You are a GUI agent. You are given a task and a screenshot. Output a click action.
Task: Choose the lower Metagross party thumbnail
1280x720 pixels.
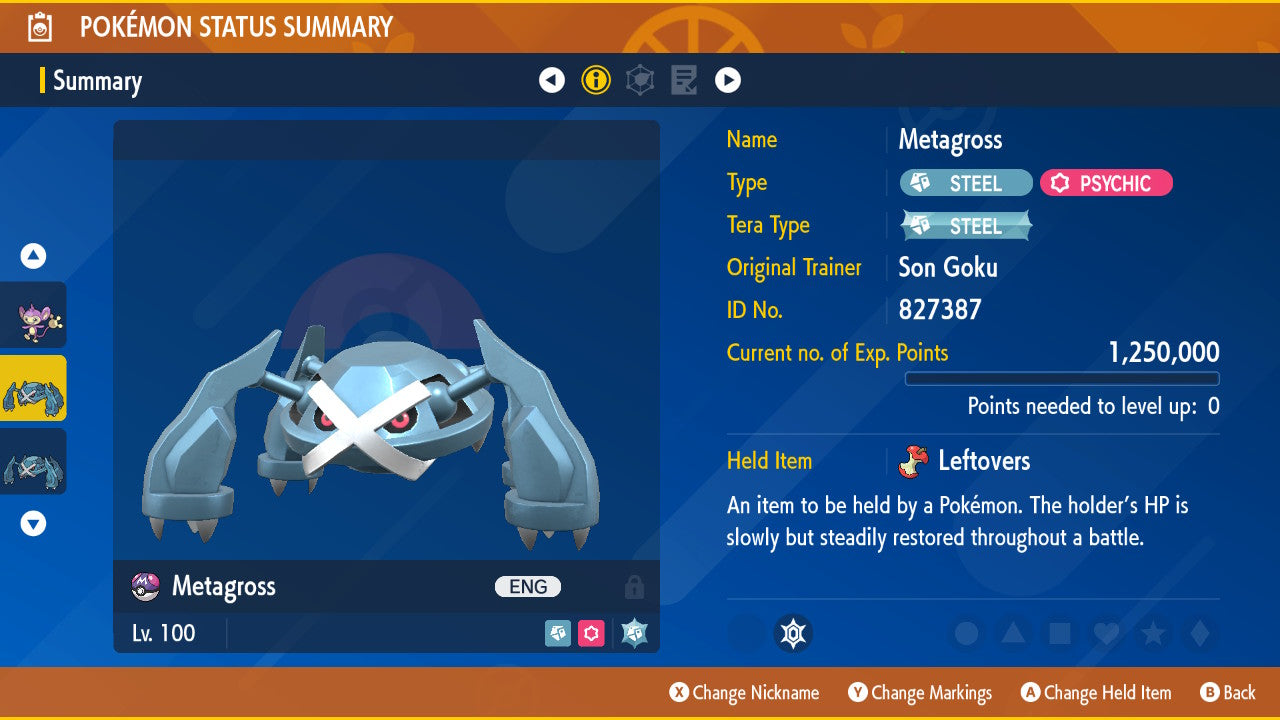point(33,461)
